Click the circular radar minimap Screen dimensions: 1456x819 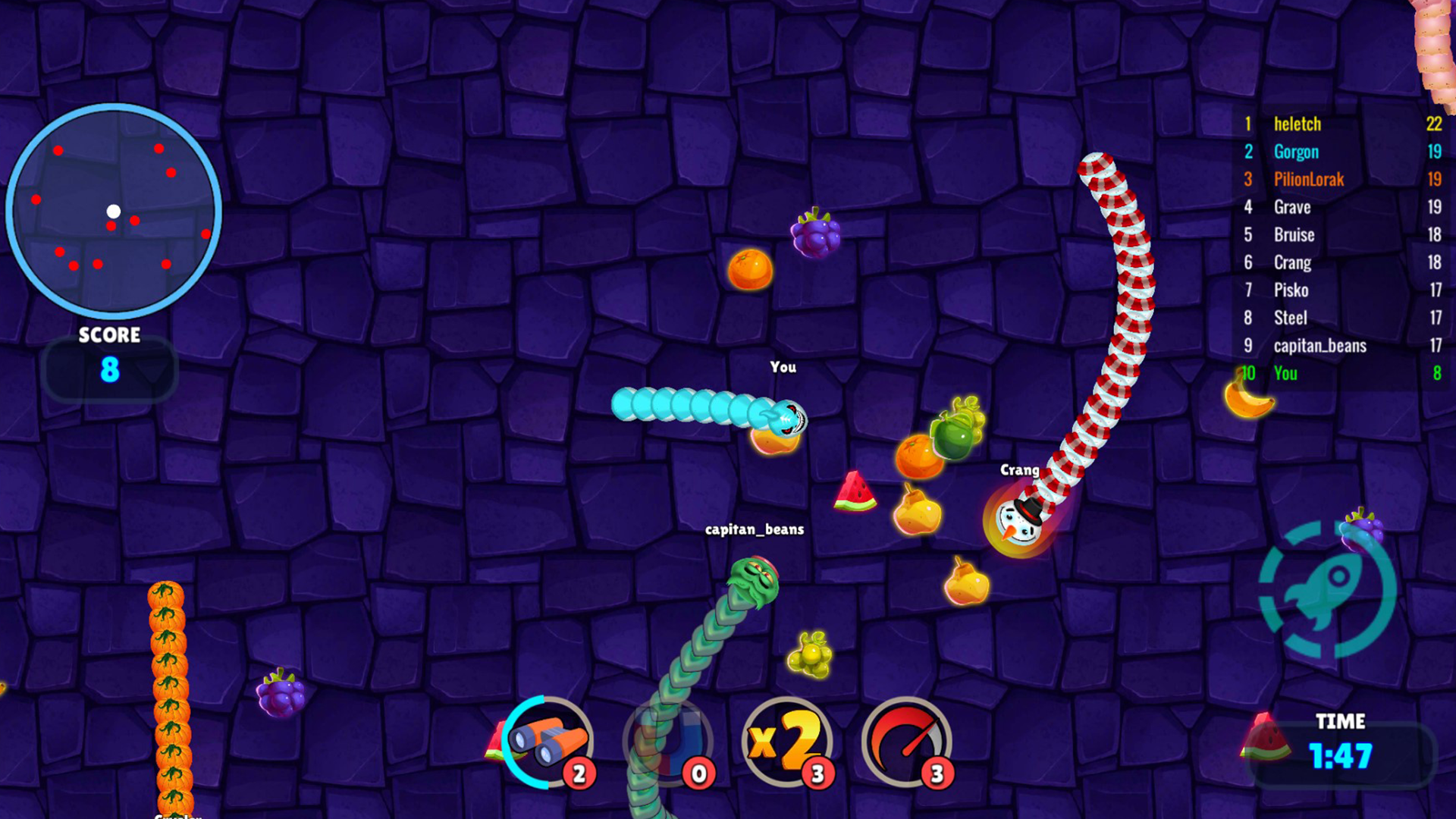tap(114, 211)
